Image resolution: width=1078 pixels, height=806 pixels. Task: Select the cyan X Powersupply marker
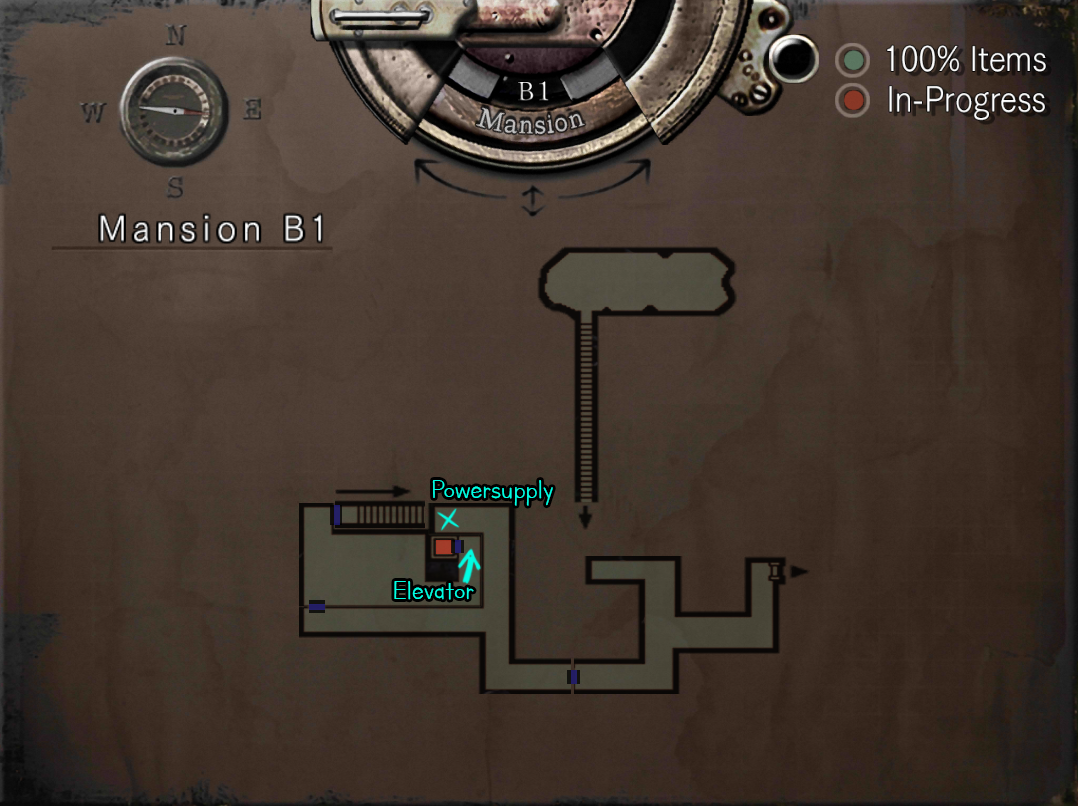tap(448, 519)
